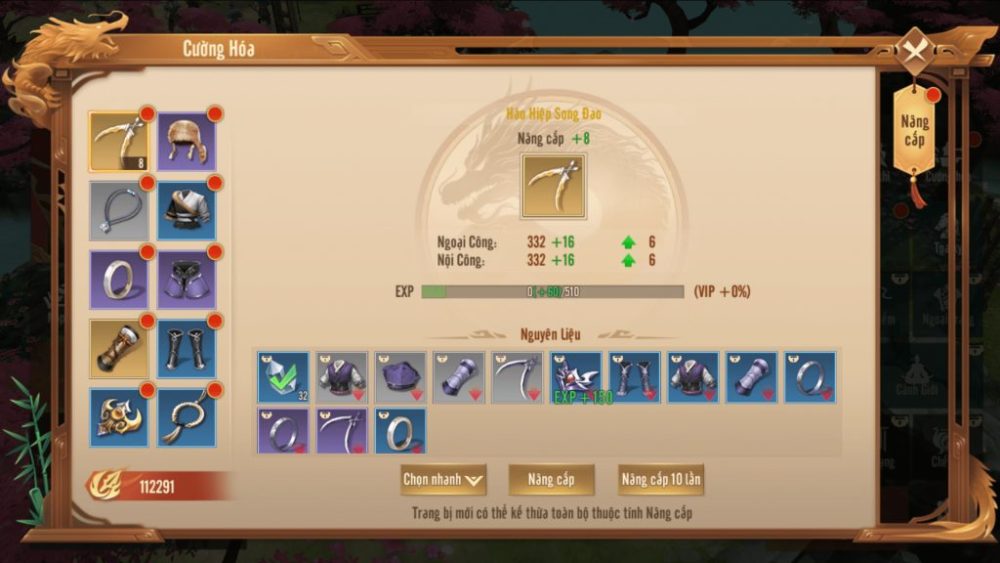Select the black boots equipment slot

[186, 349]
